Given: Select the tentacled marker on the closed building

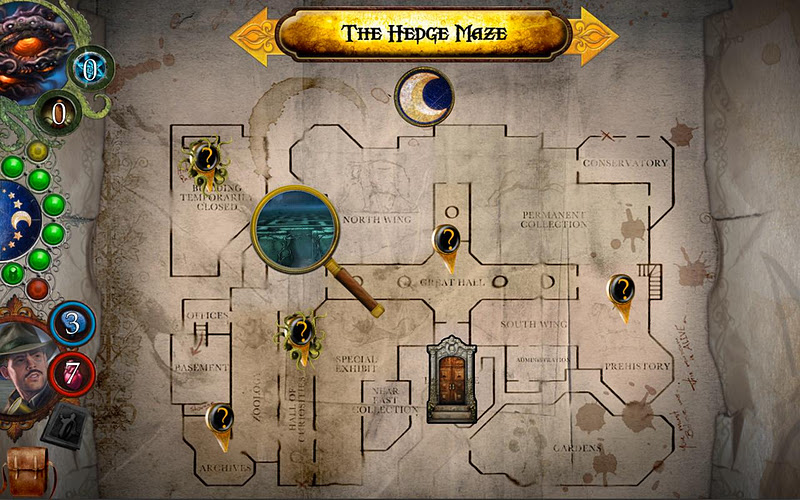Looking at the screenshot, I should (x=206, y=160).
